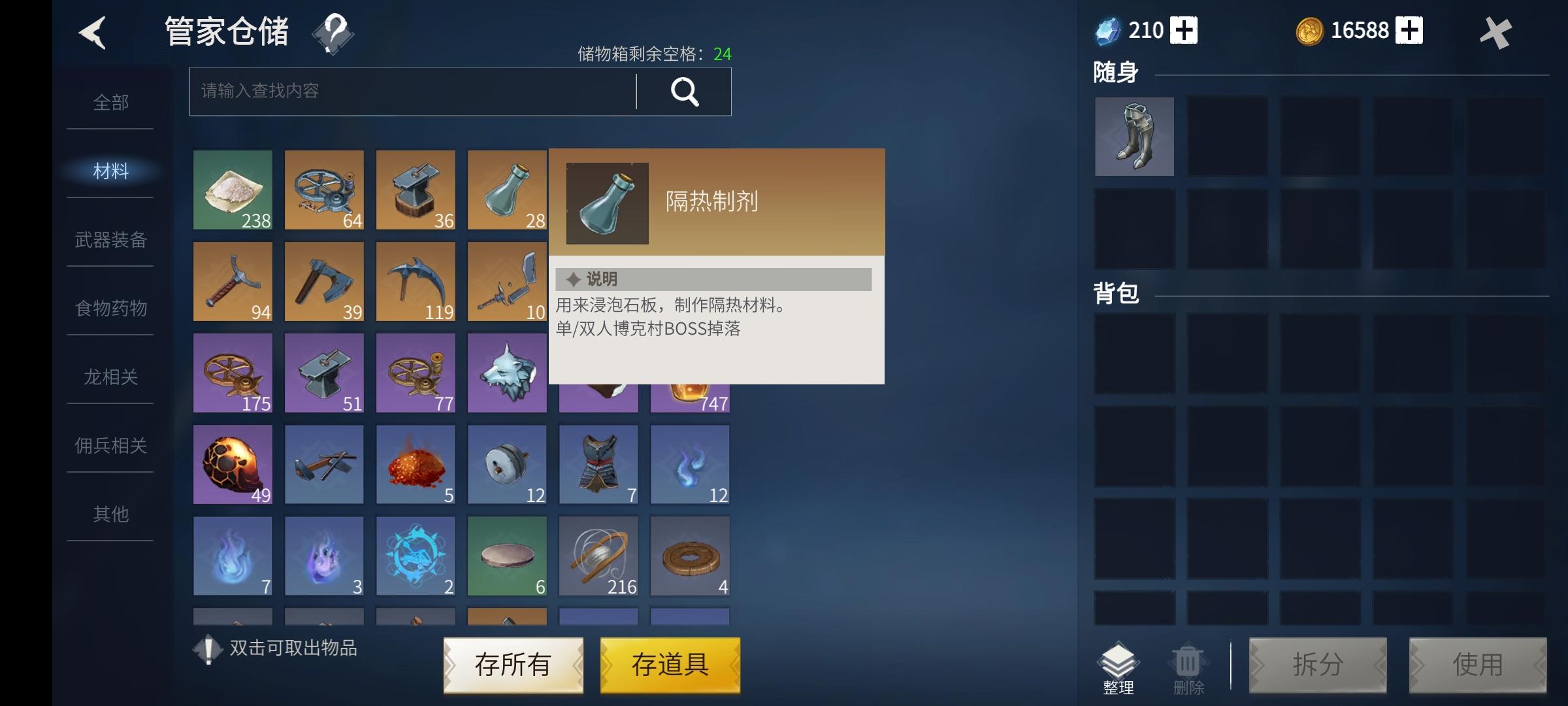This screenshot has height=706, width=1568.
Task: Show the 龙相关 category tab
Action: 110,377
